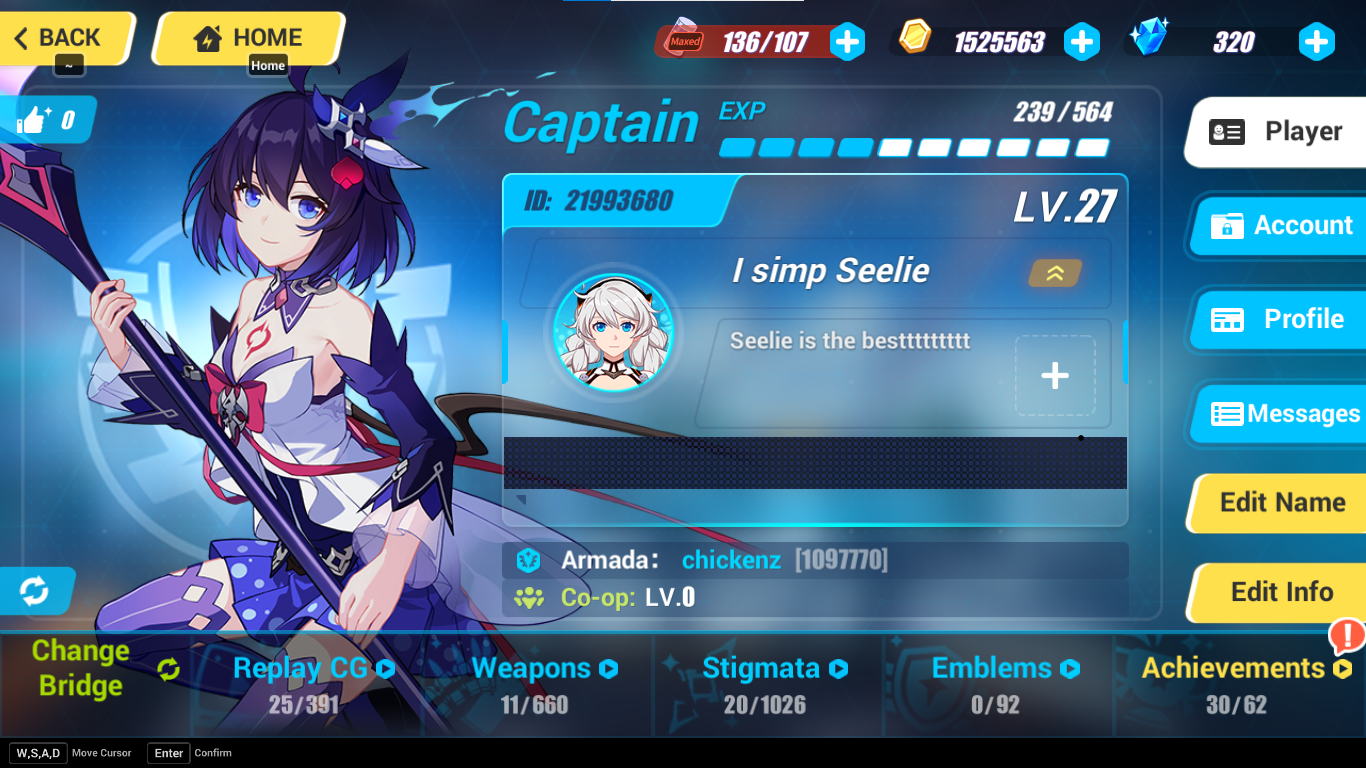Image resolution: width=1366 pixels, height=768 pixels.
Task: Click the plus icon beside the gold coins
Action: pos(1082,42)
